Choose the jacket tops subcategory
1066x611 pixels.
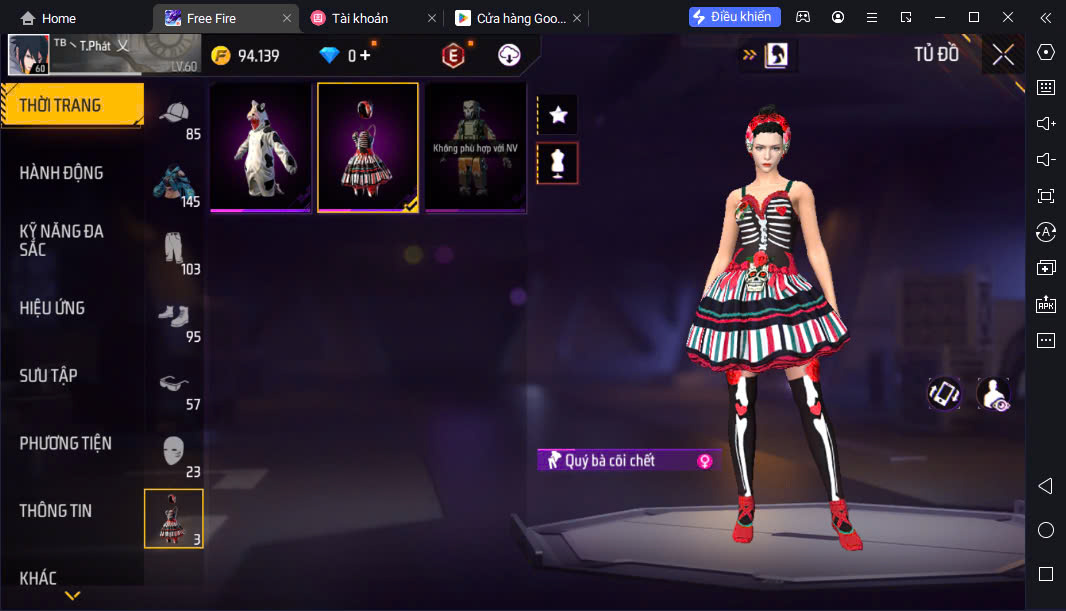coord(174,184)
